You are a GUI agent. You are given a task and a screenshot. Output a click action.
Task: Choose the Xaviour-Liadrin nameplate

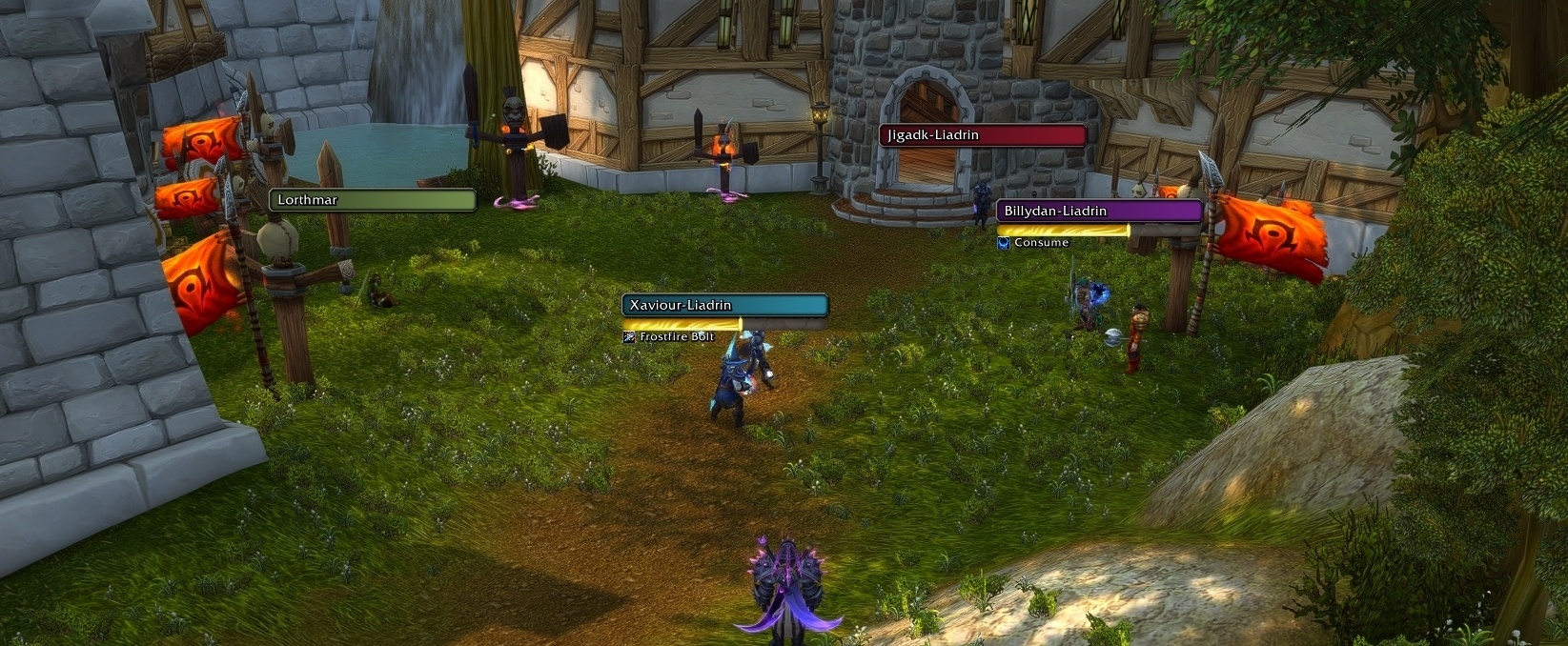(x=724, y=305)
